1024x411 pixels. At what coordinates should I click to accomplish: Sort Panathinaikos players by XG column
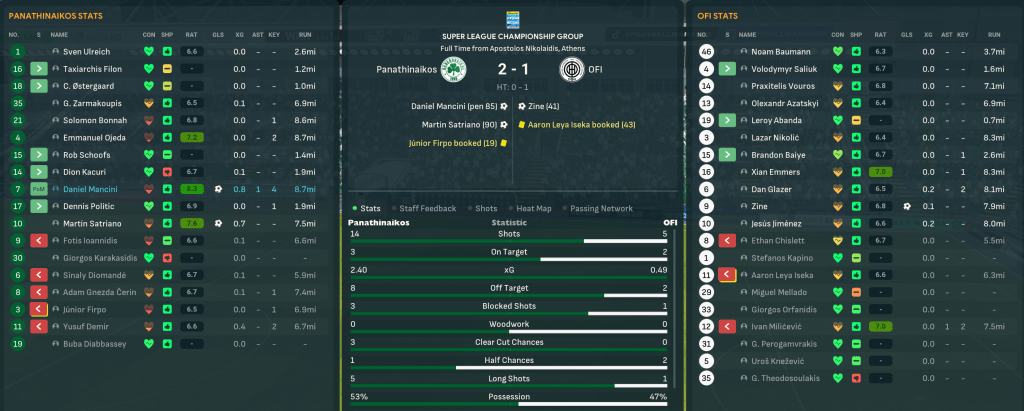tap(239, 34)
